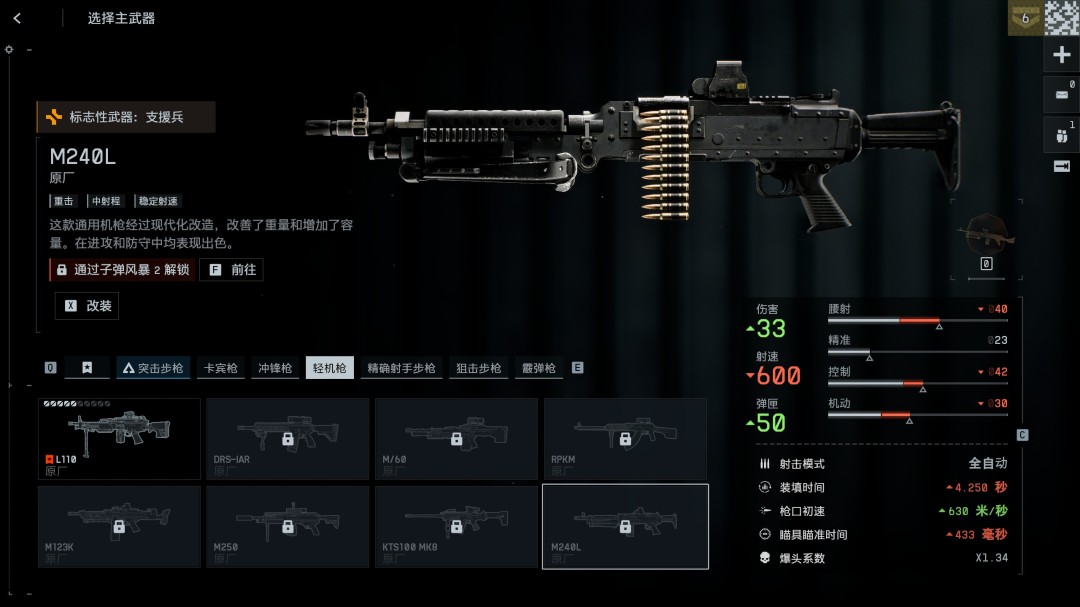1080x607 pixels.
Task: Click the 前往 go-to button
Action: coord(232,269)
